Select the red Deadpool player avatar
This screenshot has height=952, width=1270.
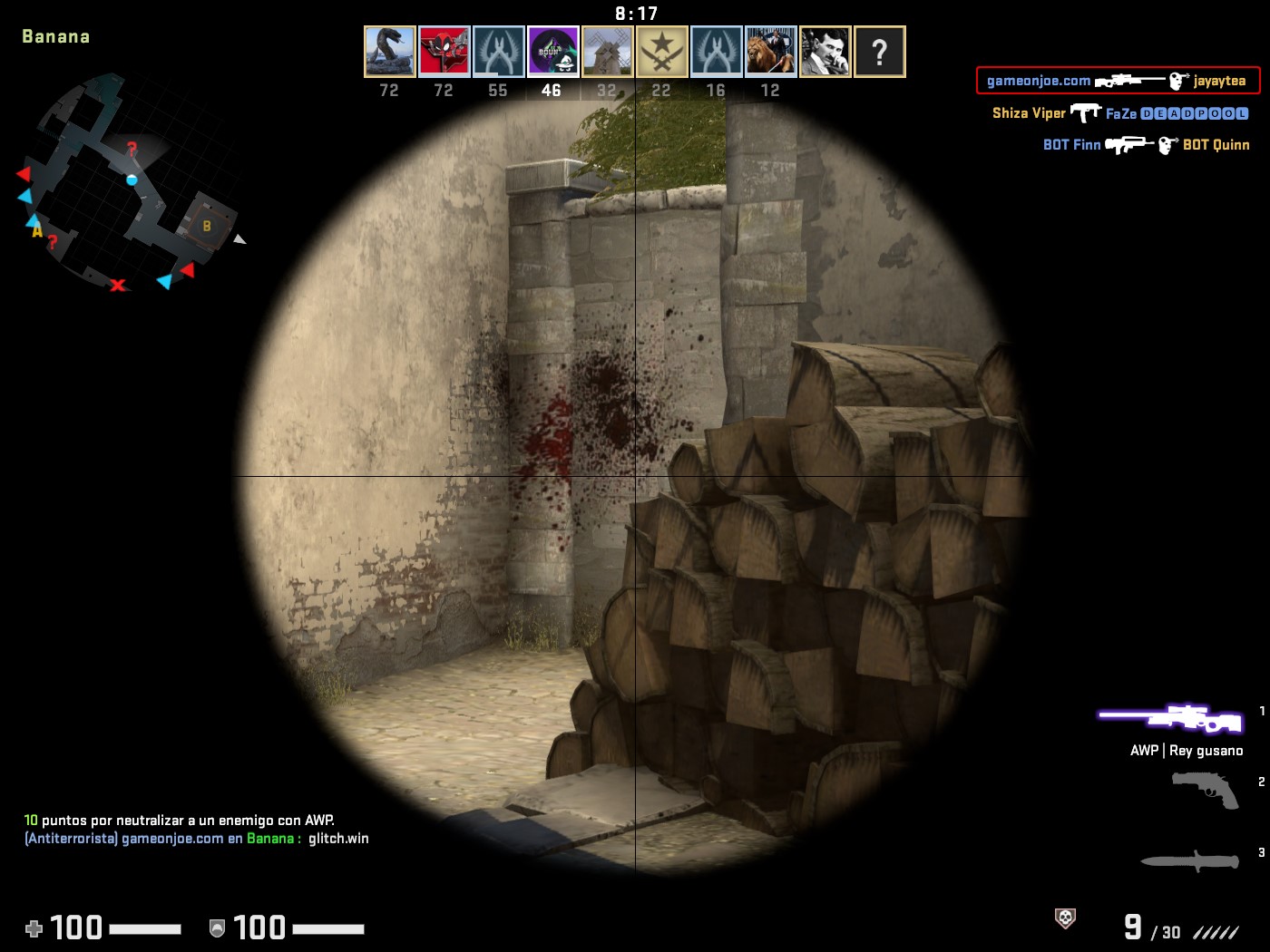(444, 52)
